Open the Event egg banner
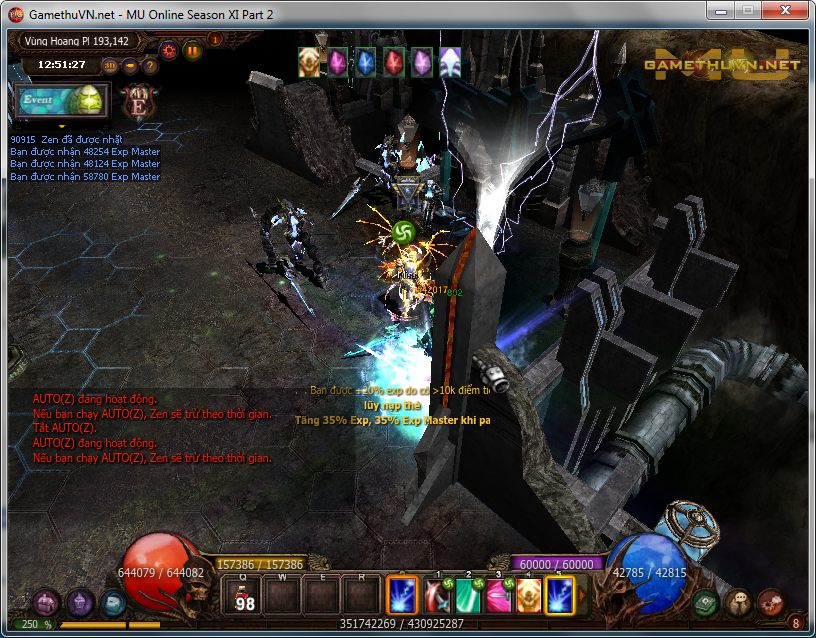 point(59,101)
